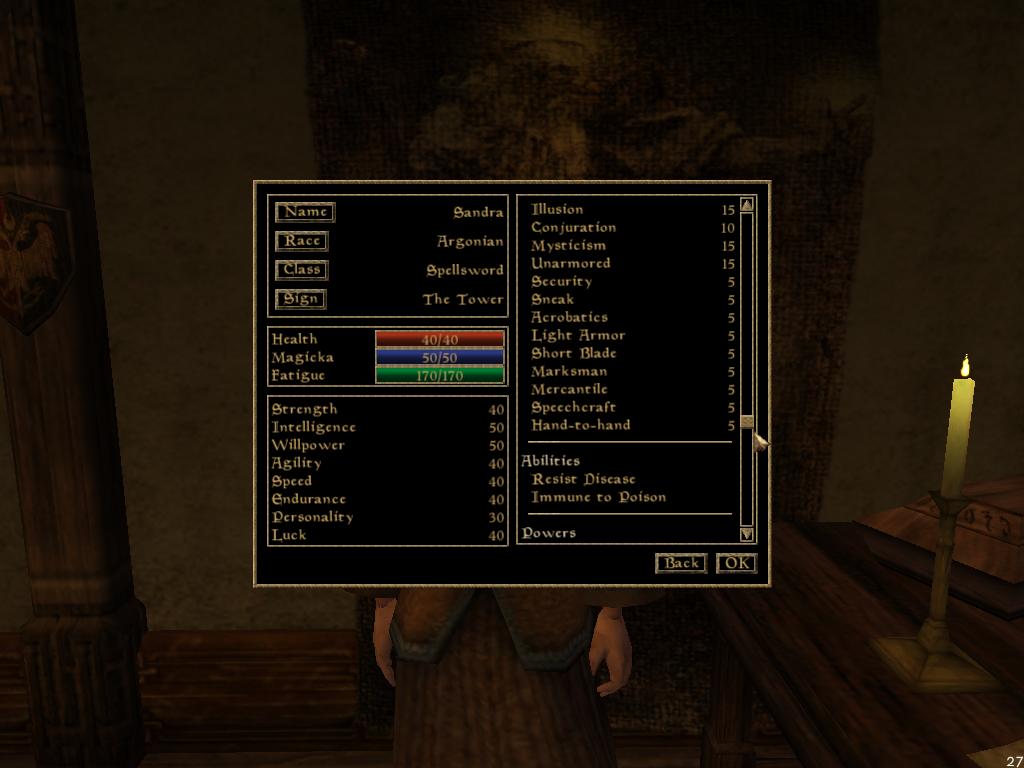Click the skill list scroll-down arrow
This screenshot has height=768, width=1024.
point(747,535)
